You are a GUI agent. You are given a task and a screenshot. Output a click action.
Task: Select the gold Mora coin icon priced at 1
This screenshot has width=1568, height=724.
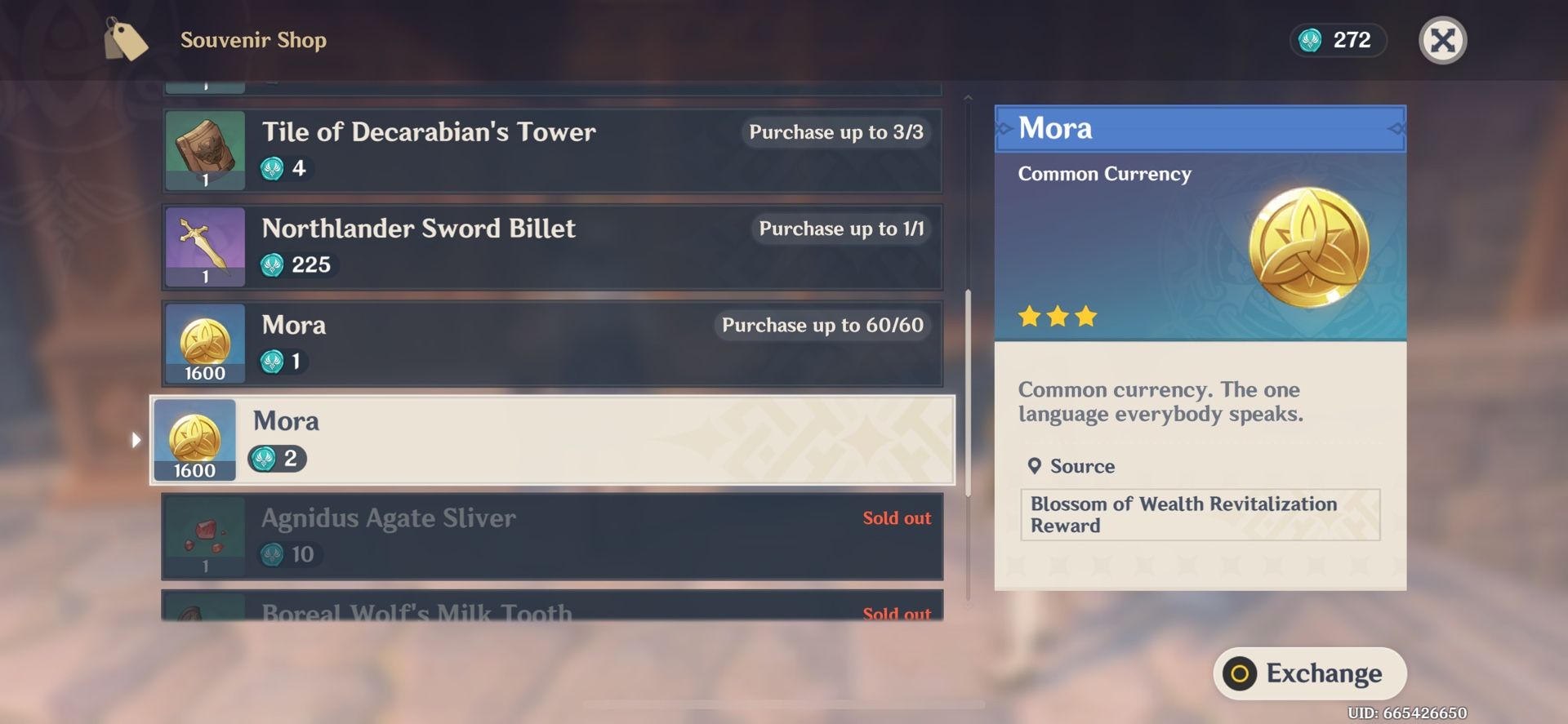click(x=205, y=344)
